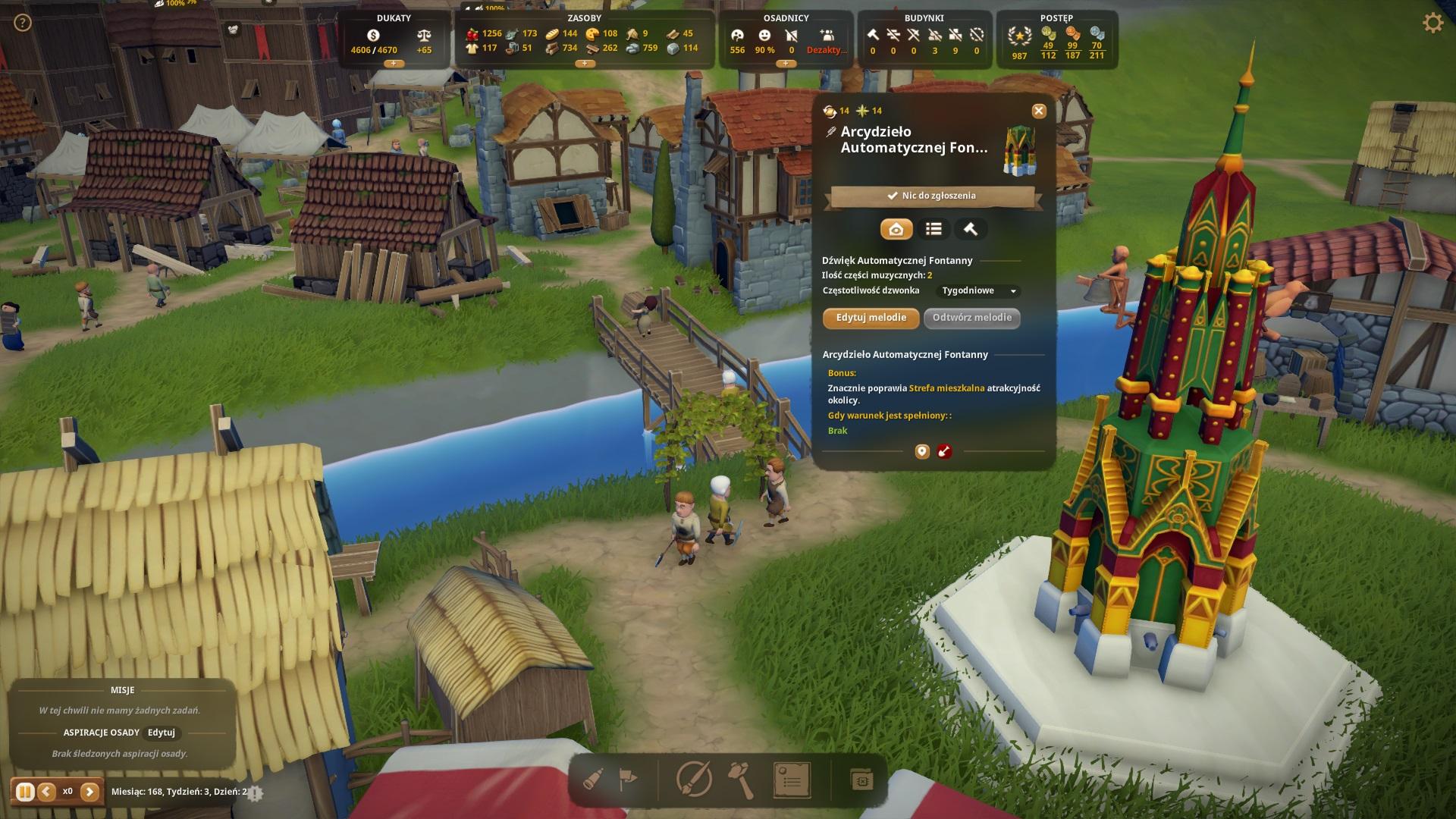
Task: Expand the Zasoby resources panel plus button
Action: (585, 64)
